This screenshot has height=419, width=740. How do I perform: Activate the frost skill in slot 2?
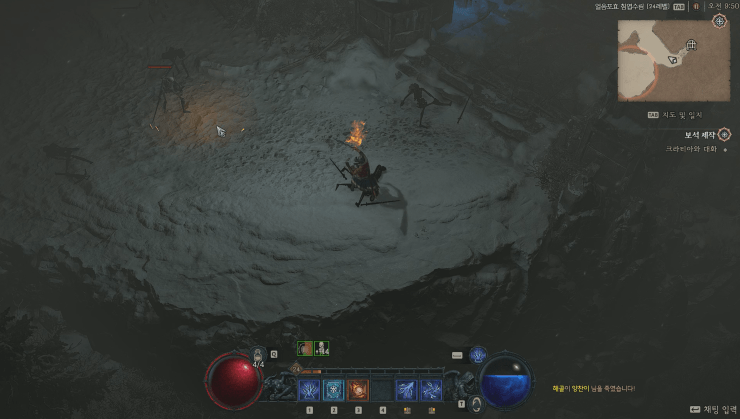pos(334,389)
